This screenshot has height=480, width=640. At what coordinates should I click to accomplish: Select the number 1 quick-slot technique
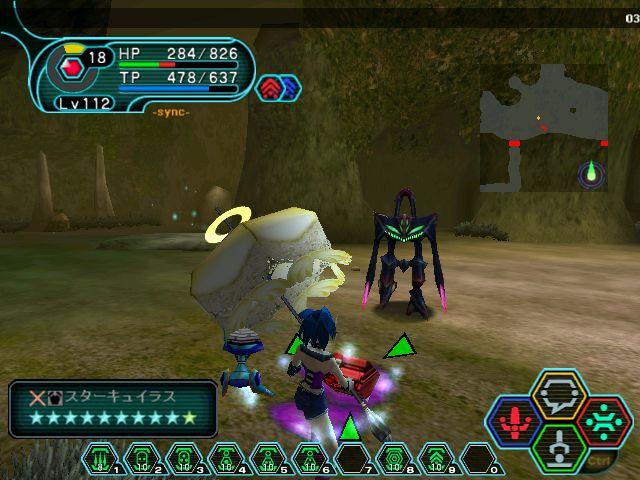[x=101, y=459]
